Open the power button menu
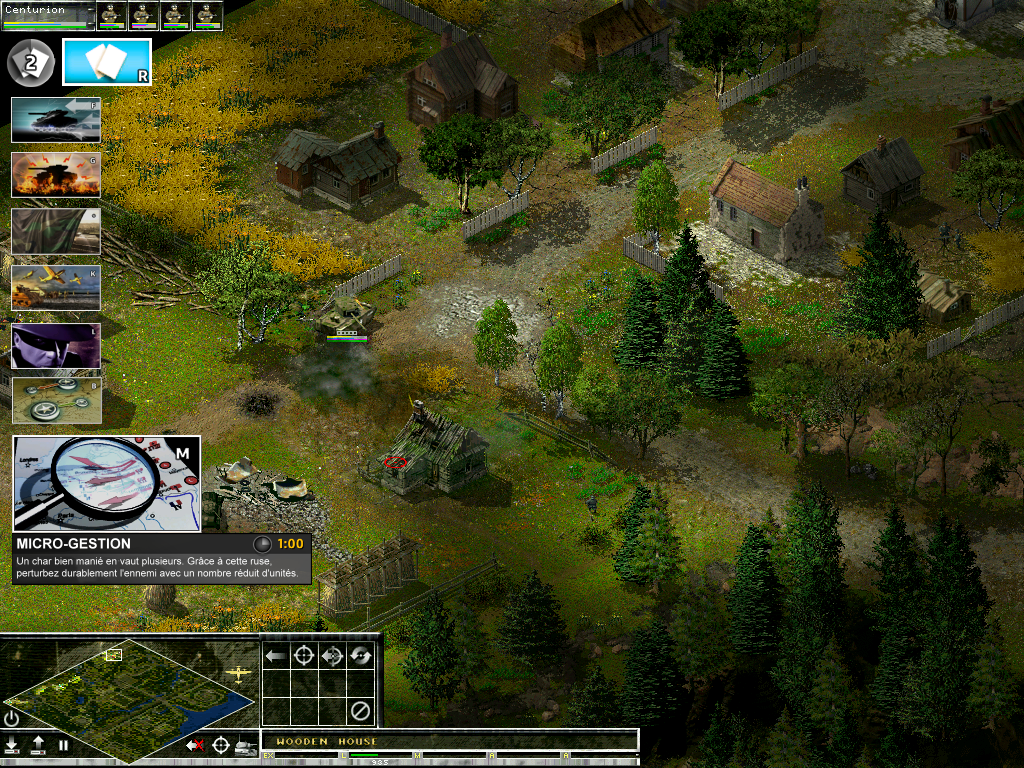Image resolution: width=1024 pixels, height=768 pixels. [12, 718]
